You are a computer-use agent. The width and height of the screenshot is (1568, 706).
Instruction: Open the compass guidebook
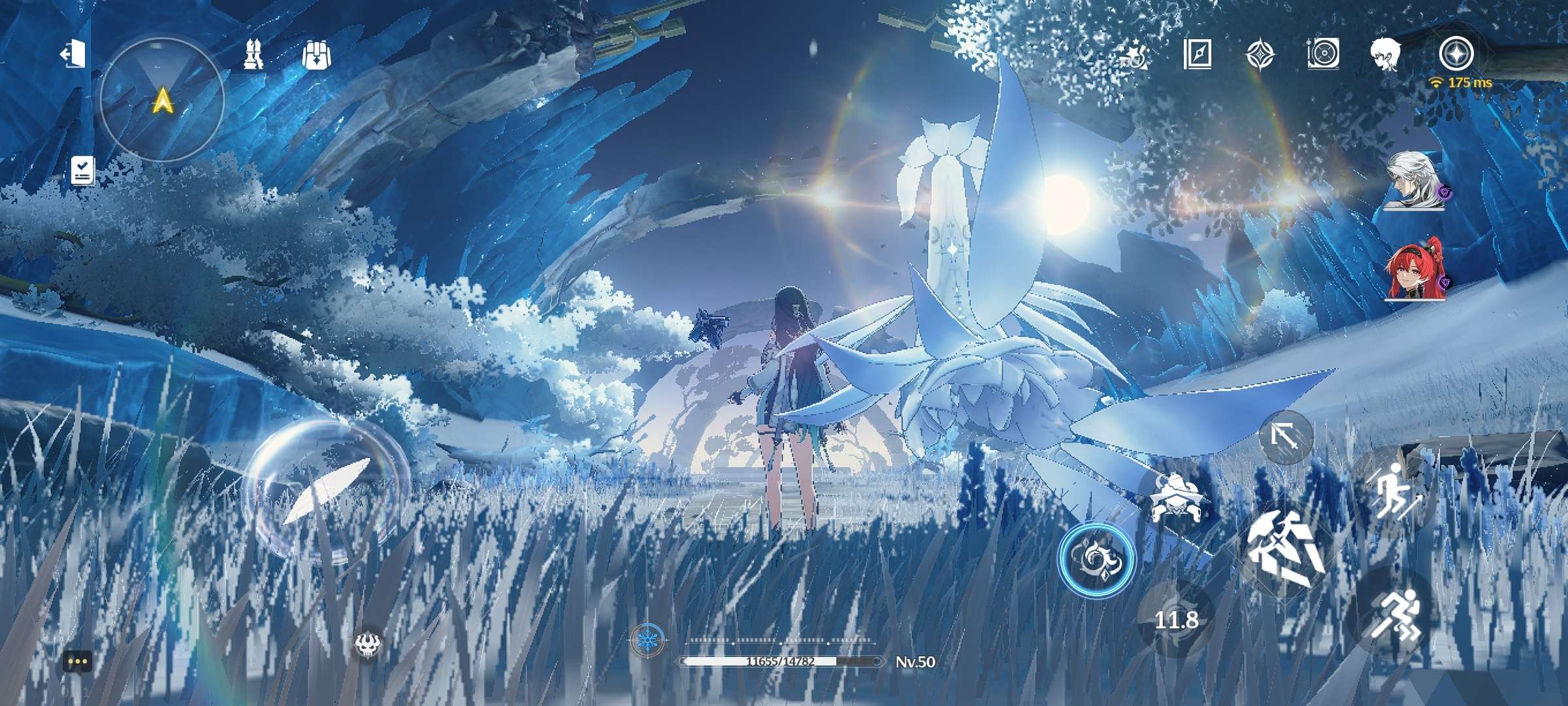(x=1198, y=54)
